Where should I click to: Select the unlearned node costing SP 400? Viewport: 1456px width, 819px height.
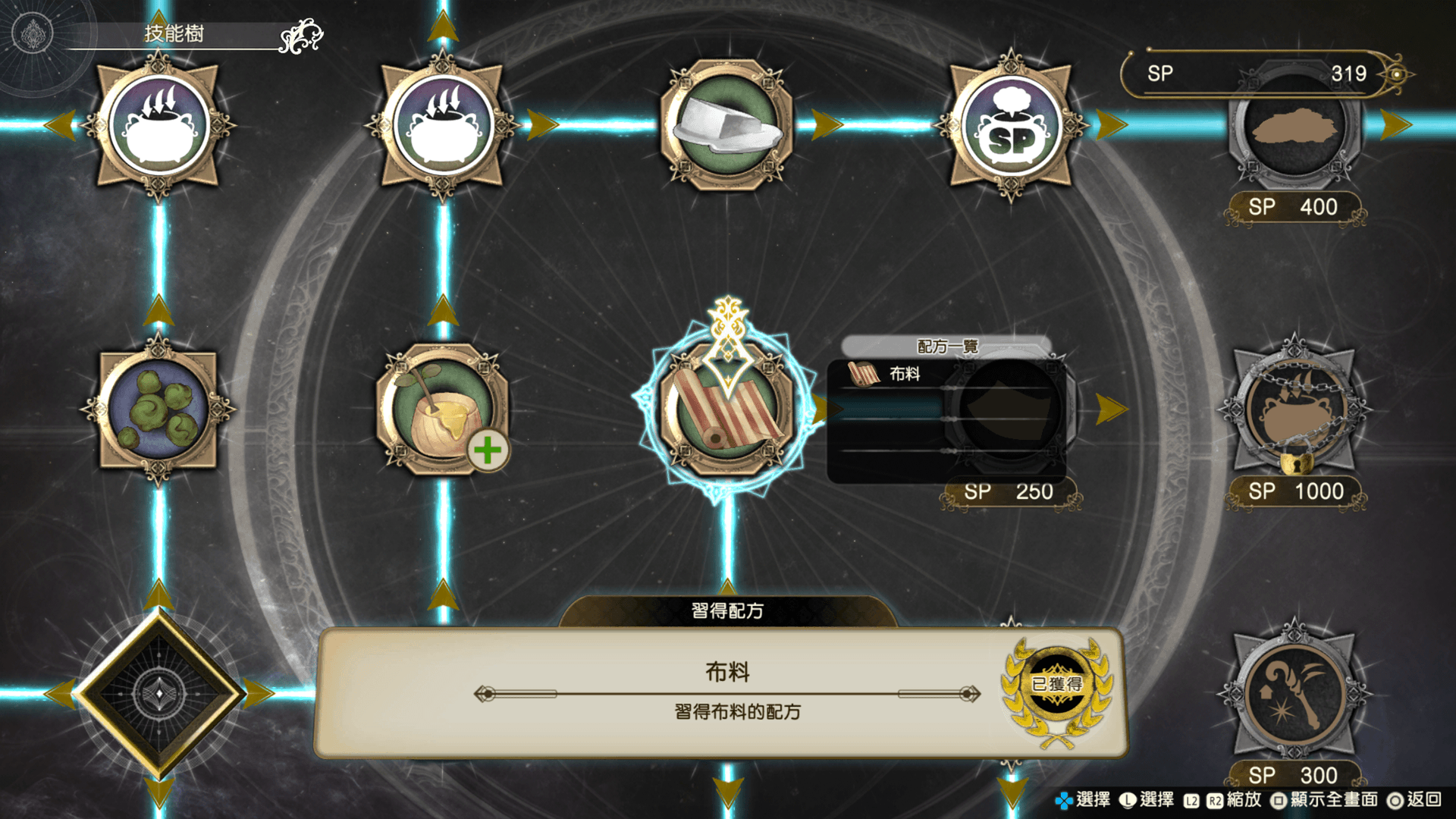[1295, 129]
